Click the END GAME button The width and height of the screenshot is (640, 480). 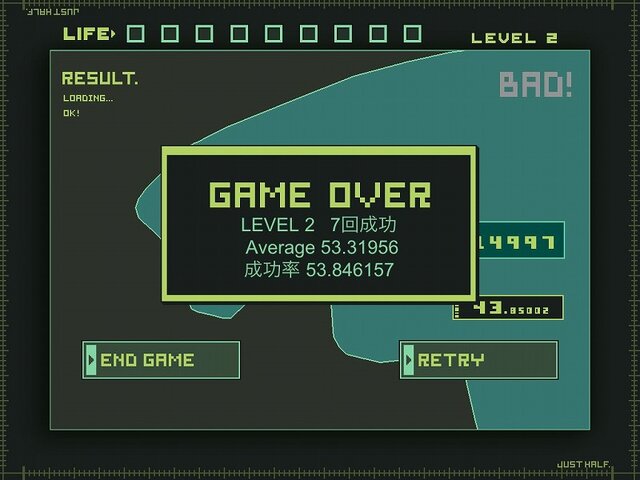click(x=161, y=360)
